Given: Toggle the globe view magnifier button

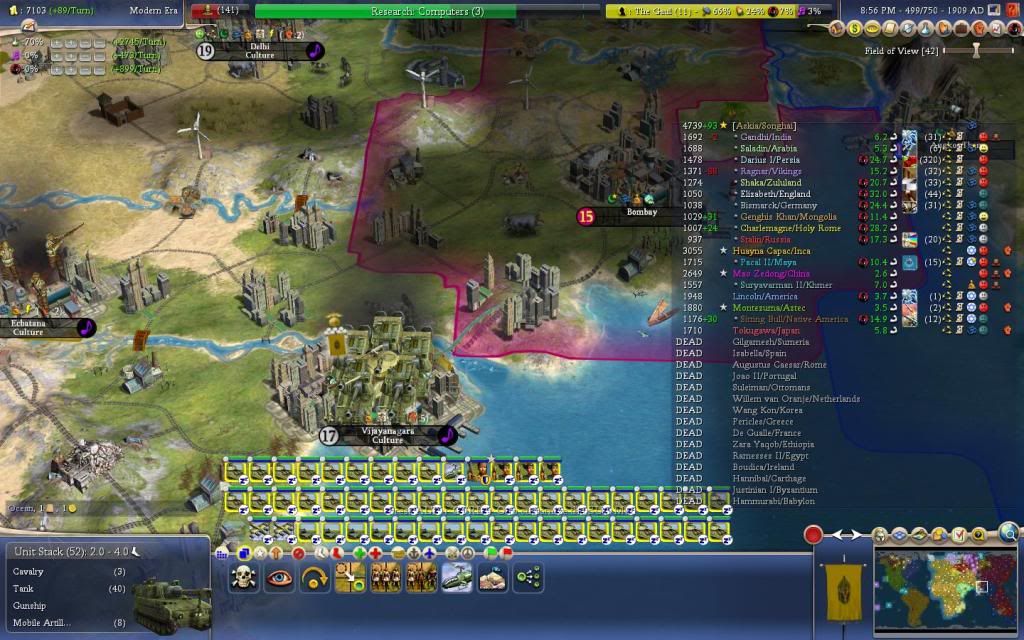Looking at the screenshot, I should (x=1008, y=534).
